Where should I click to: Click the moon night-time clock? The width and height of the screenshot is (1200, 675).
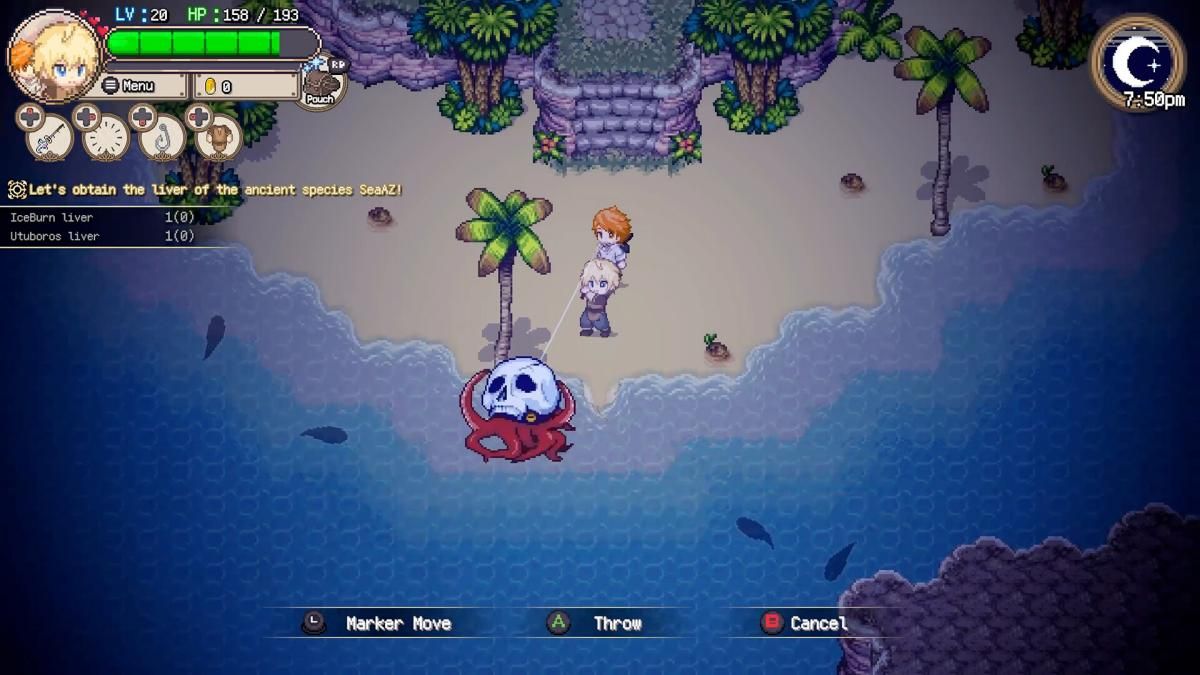pos(1137,62)
